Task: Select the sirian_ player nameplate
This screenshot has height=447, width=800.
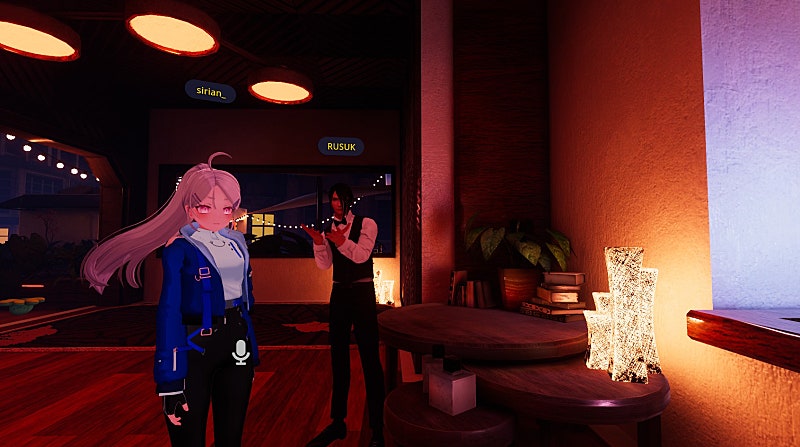Action: pyautogui.click(x=210, y=91)
